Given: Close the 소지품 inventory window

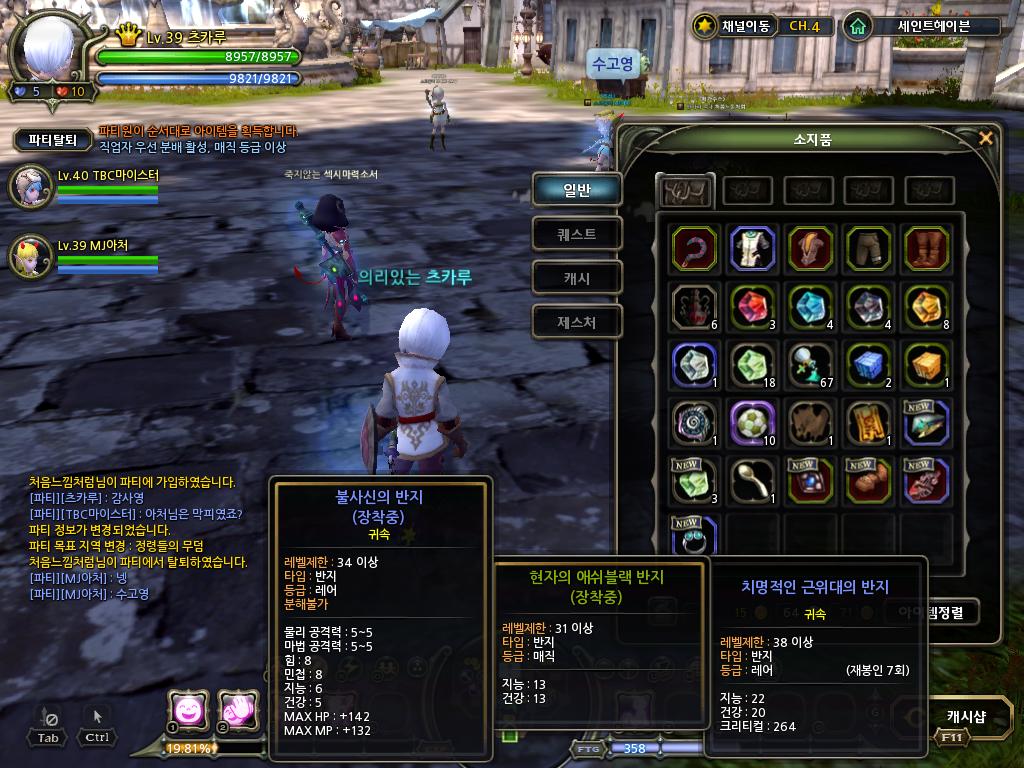Looking at the screenshot, I should (x=986, y=138).
